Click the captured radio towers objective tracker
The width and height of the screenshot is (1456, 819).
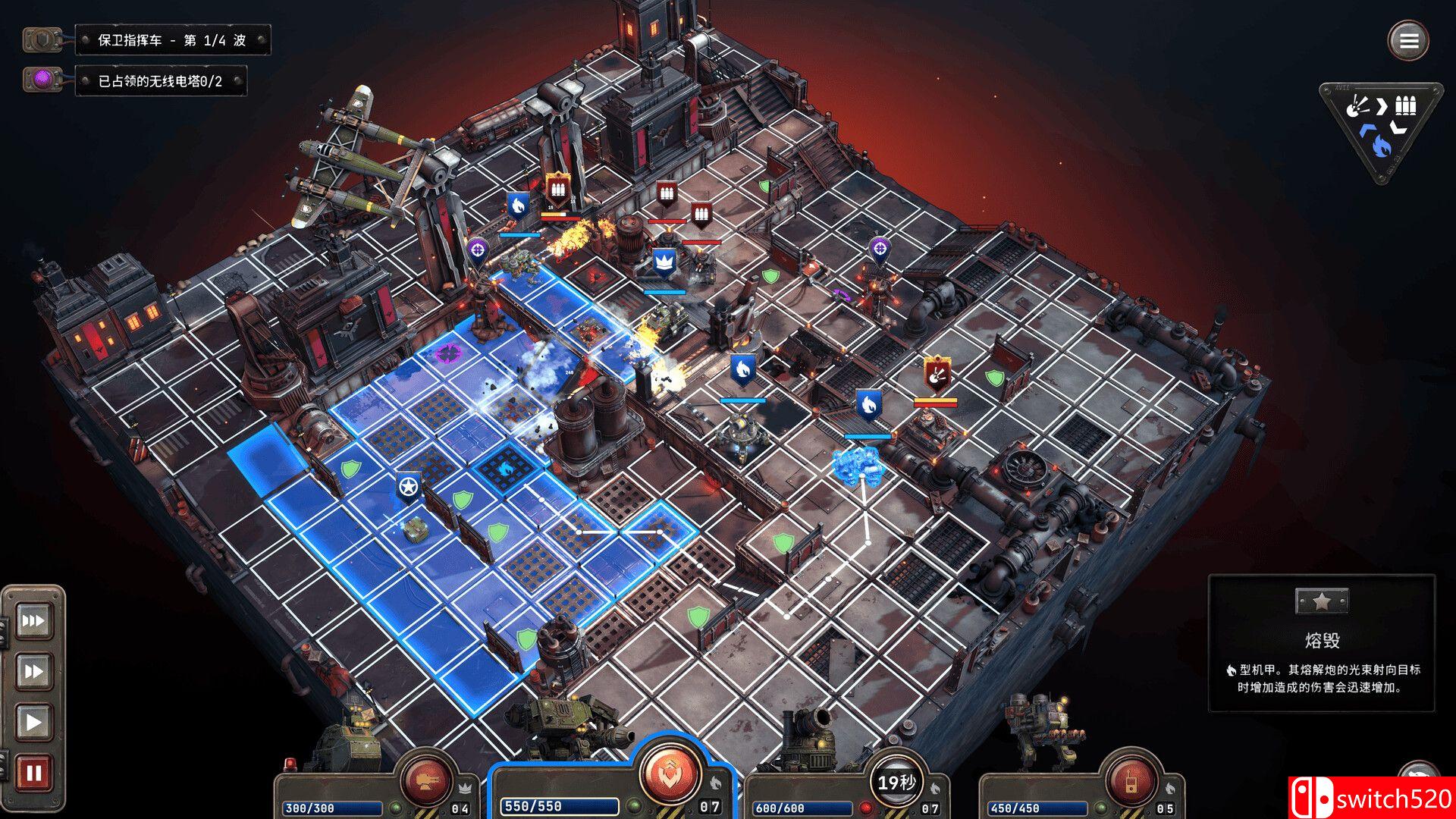[160, 81]
